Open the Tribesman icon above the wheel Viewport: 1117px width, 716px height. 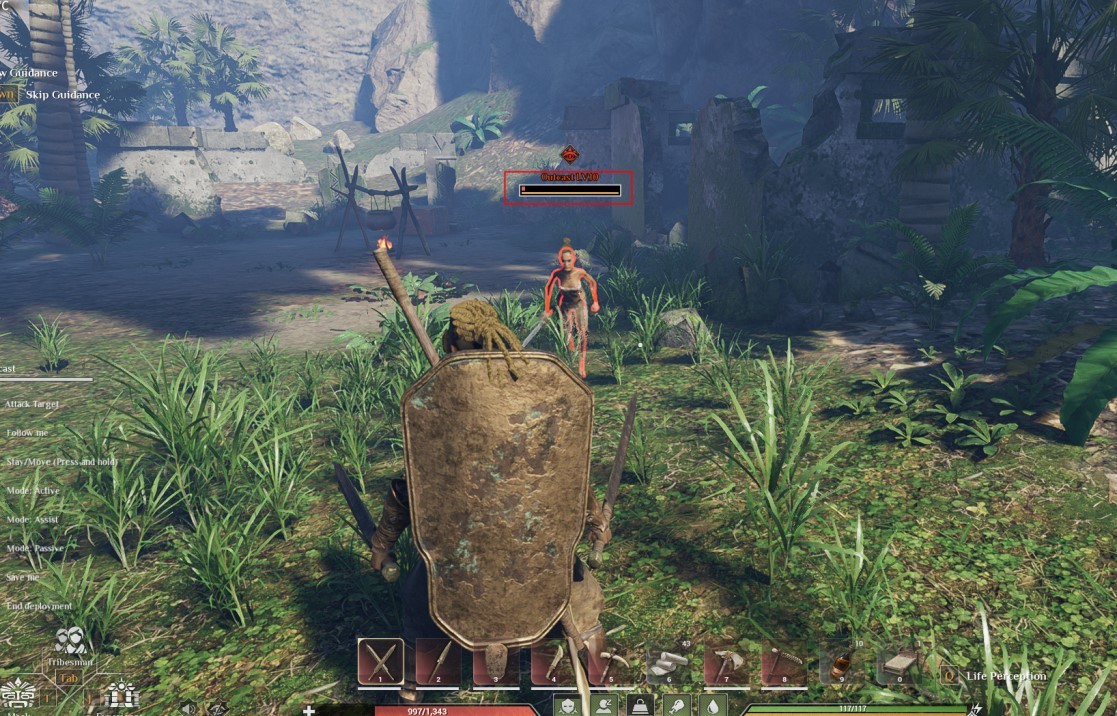pyautogui.click(x=70, y=642)
